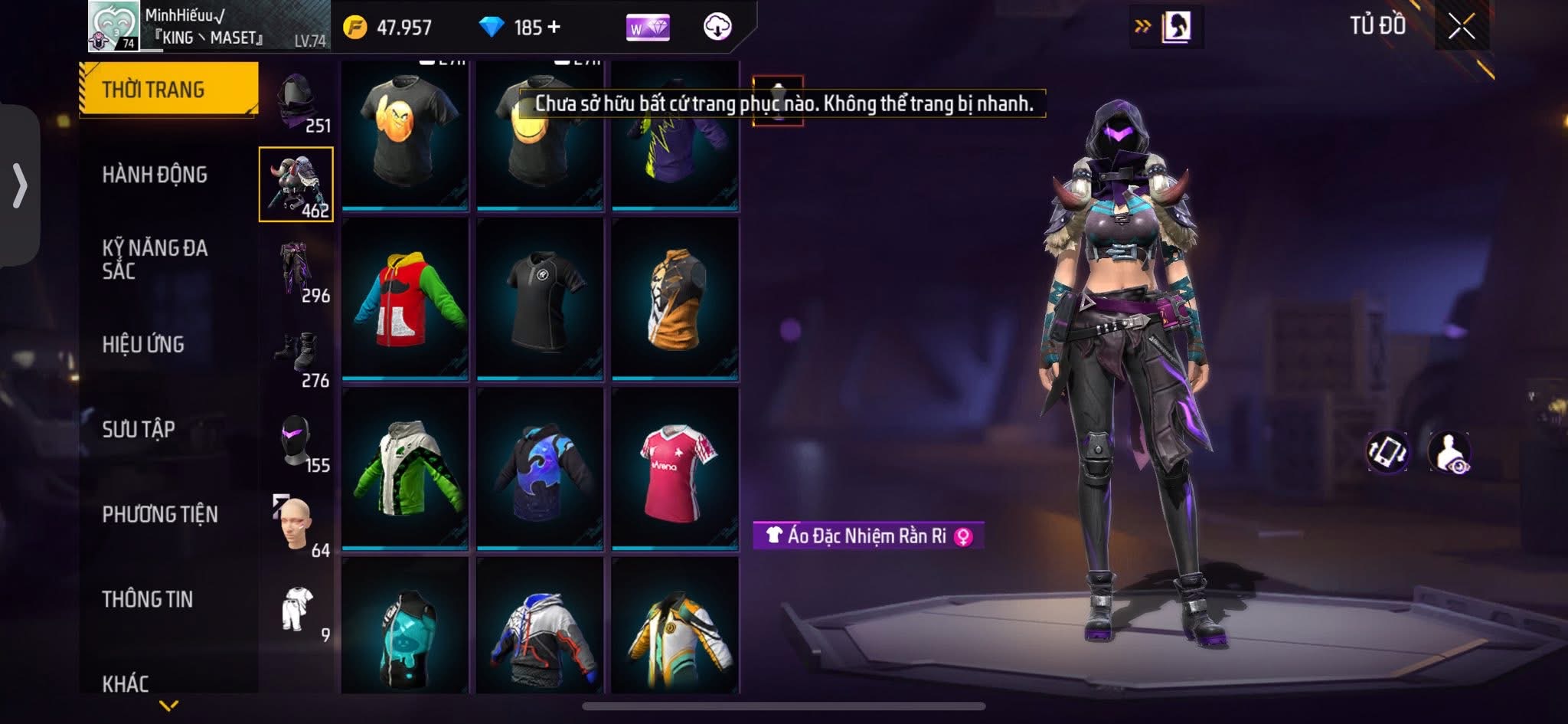The image size is (1568, 724).
Task: Choose the angry emoji black t-shirt
Action: pyautogui.click(x=405, y=132)
